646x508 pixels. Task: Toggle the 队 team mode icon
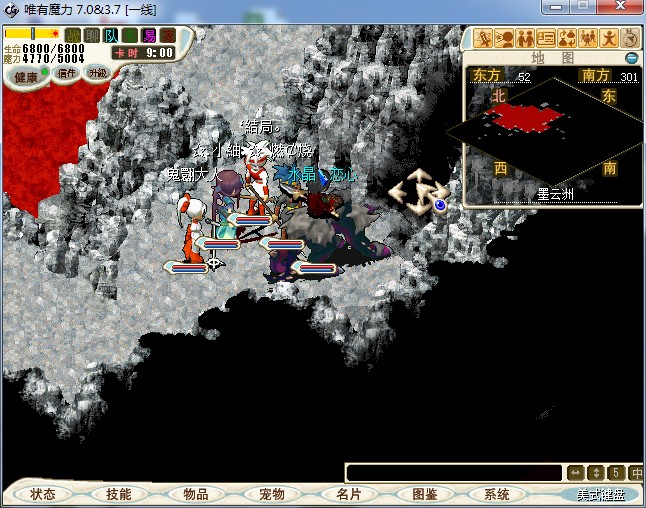111,35
